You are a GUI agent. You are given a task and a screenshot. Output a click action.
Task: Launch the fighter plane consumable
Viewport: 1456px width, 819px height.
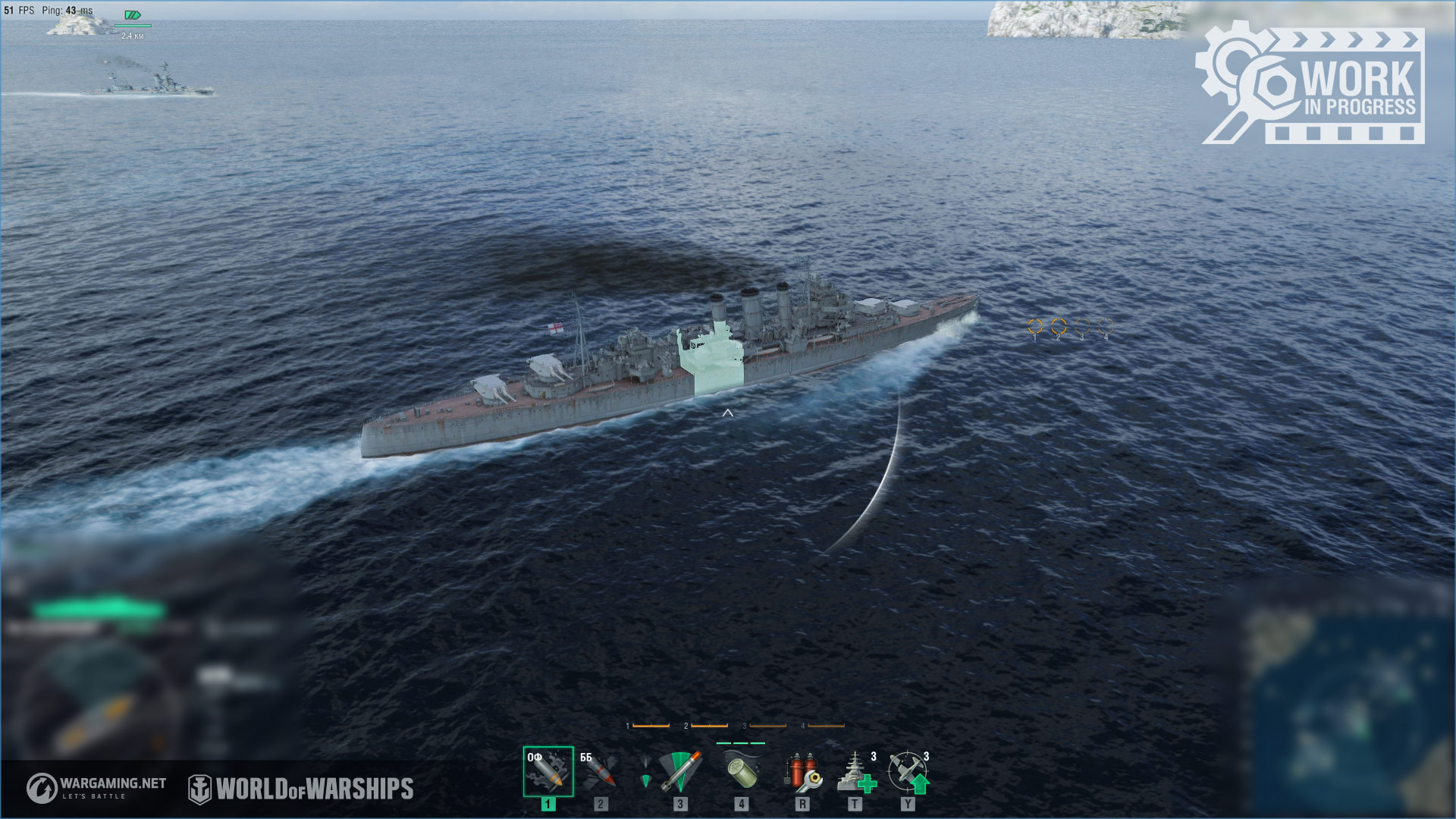[908, 771]
